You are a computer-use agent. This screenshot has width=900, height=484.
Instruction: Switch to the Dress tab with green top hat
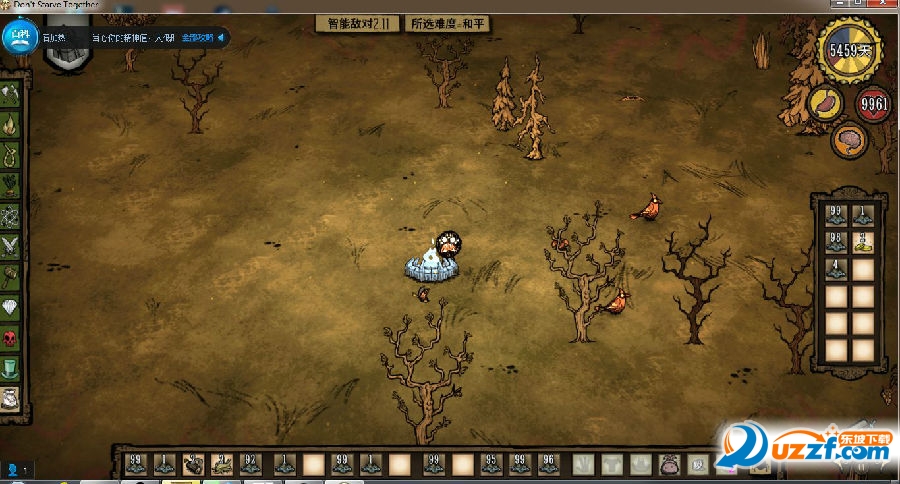click(11, 369)
